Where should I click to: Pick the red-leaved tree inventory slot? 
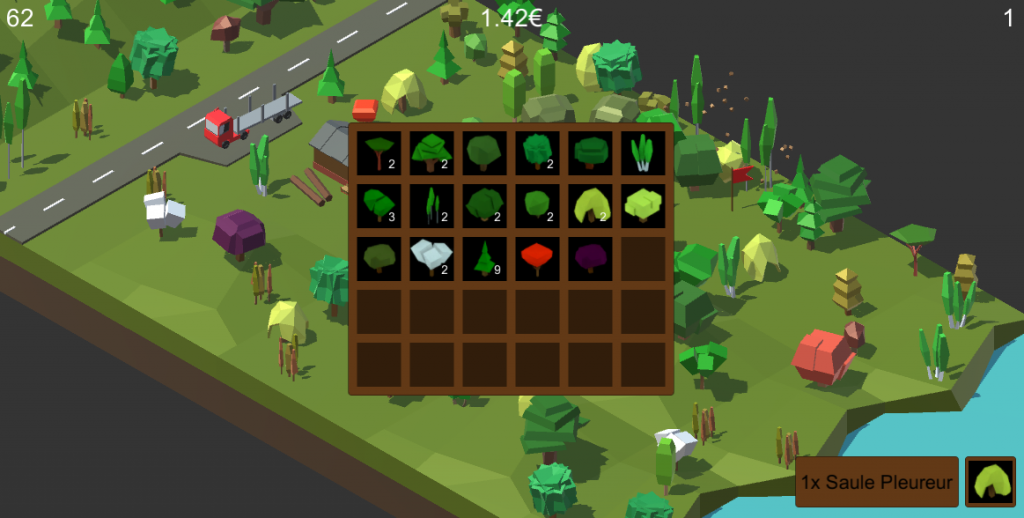pos(538,258)
